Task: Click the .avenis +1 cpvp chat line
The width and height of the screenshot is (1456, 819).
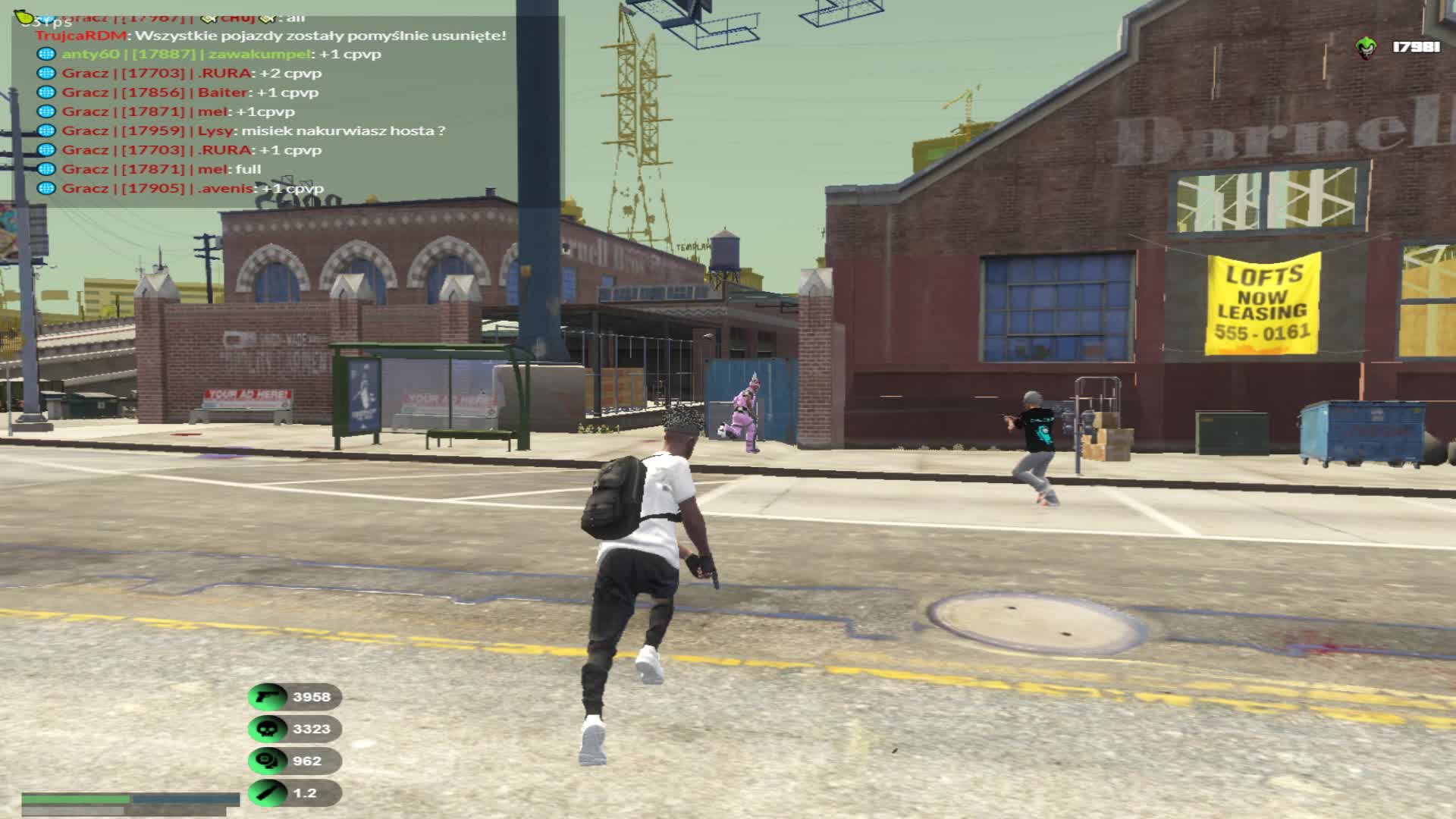Action: click(193, 188)
